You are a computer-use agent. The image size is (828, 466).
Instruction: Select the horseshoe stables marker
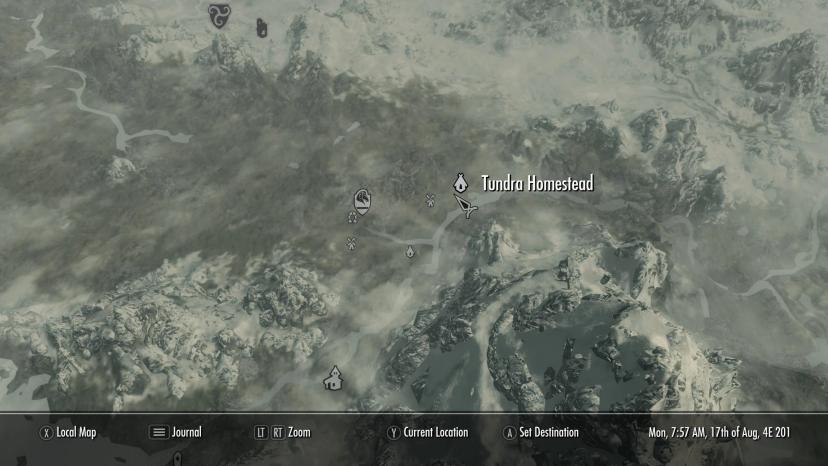[352, 217]
